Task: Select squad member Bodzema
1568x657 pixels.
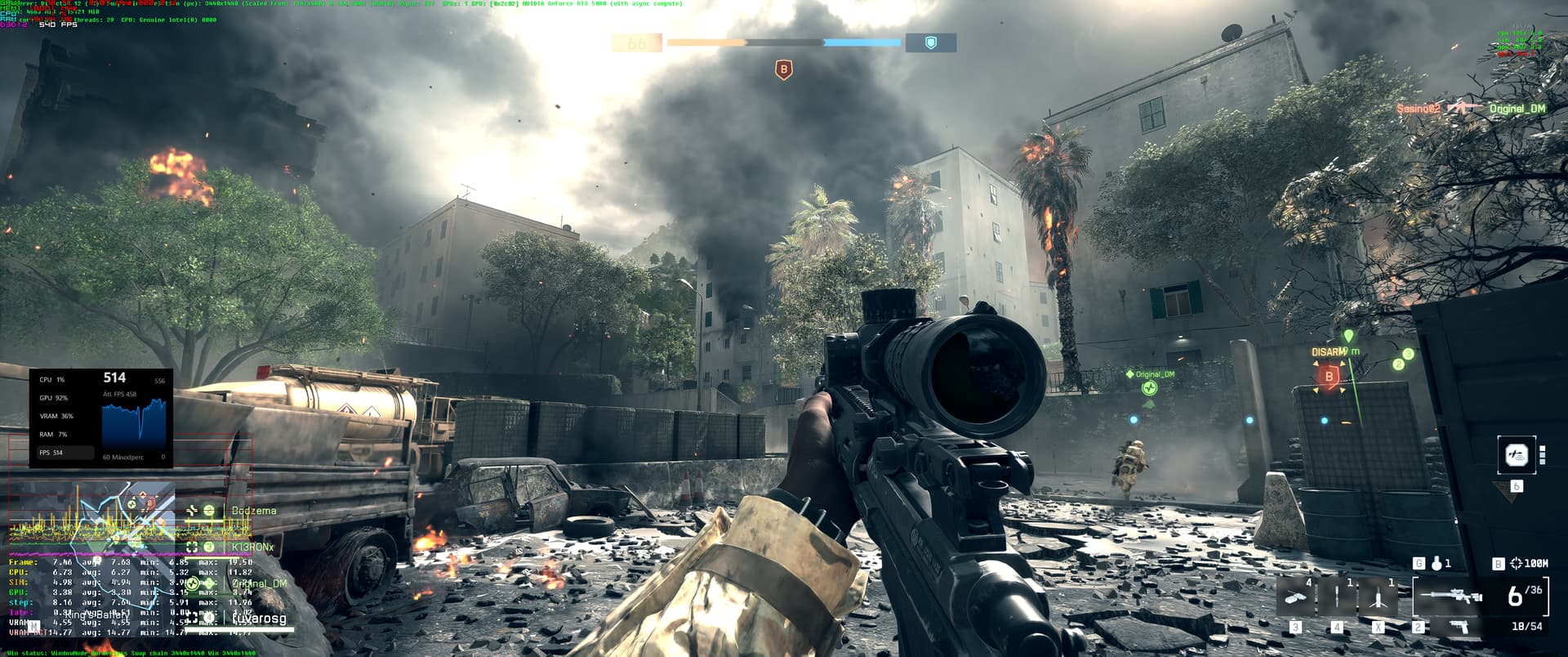Action: point(253,511)
